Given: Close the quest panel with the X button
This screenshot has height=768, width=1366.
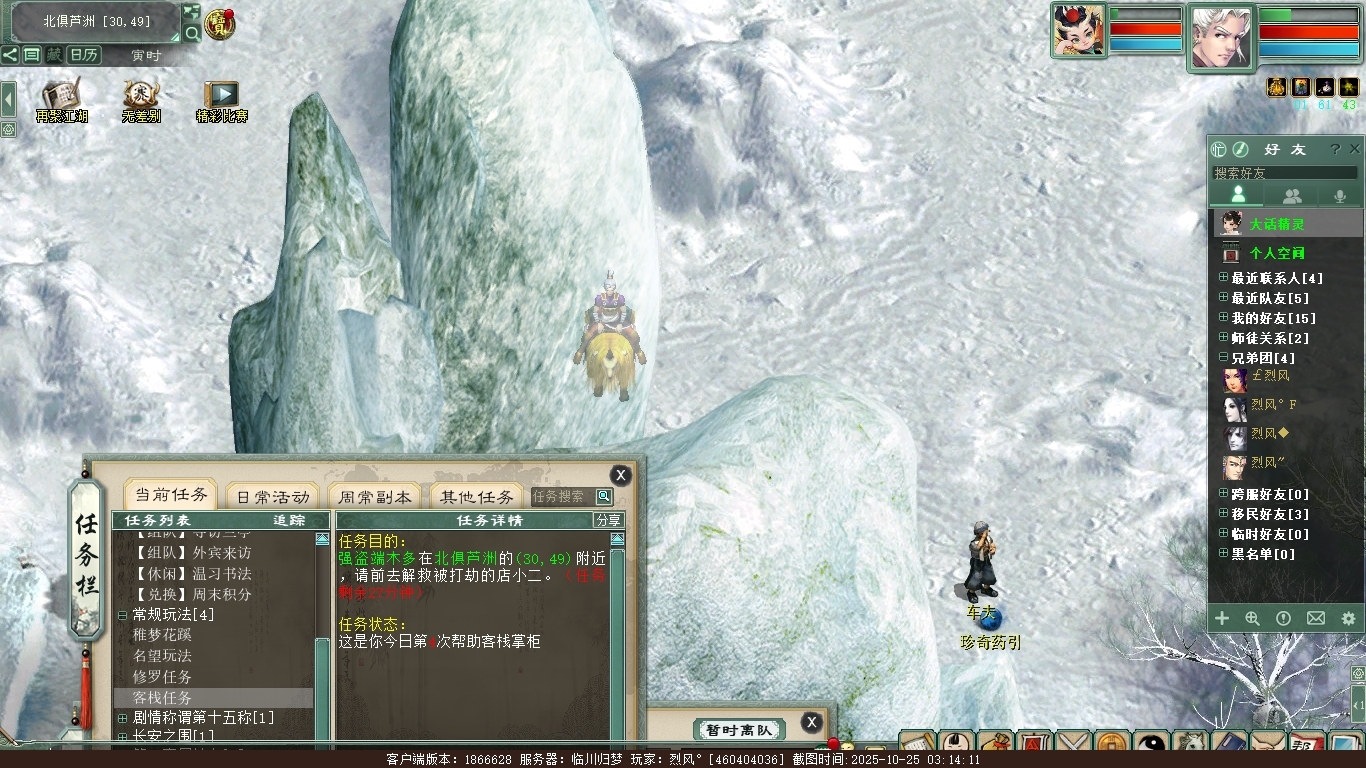Looking at the screenshot, I should 621,476.
